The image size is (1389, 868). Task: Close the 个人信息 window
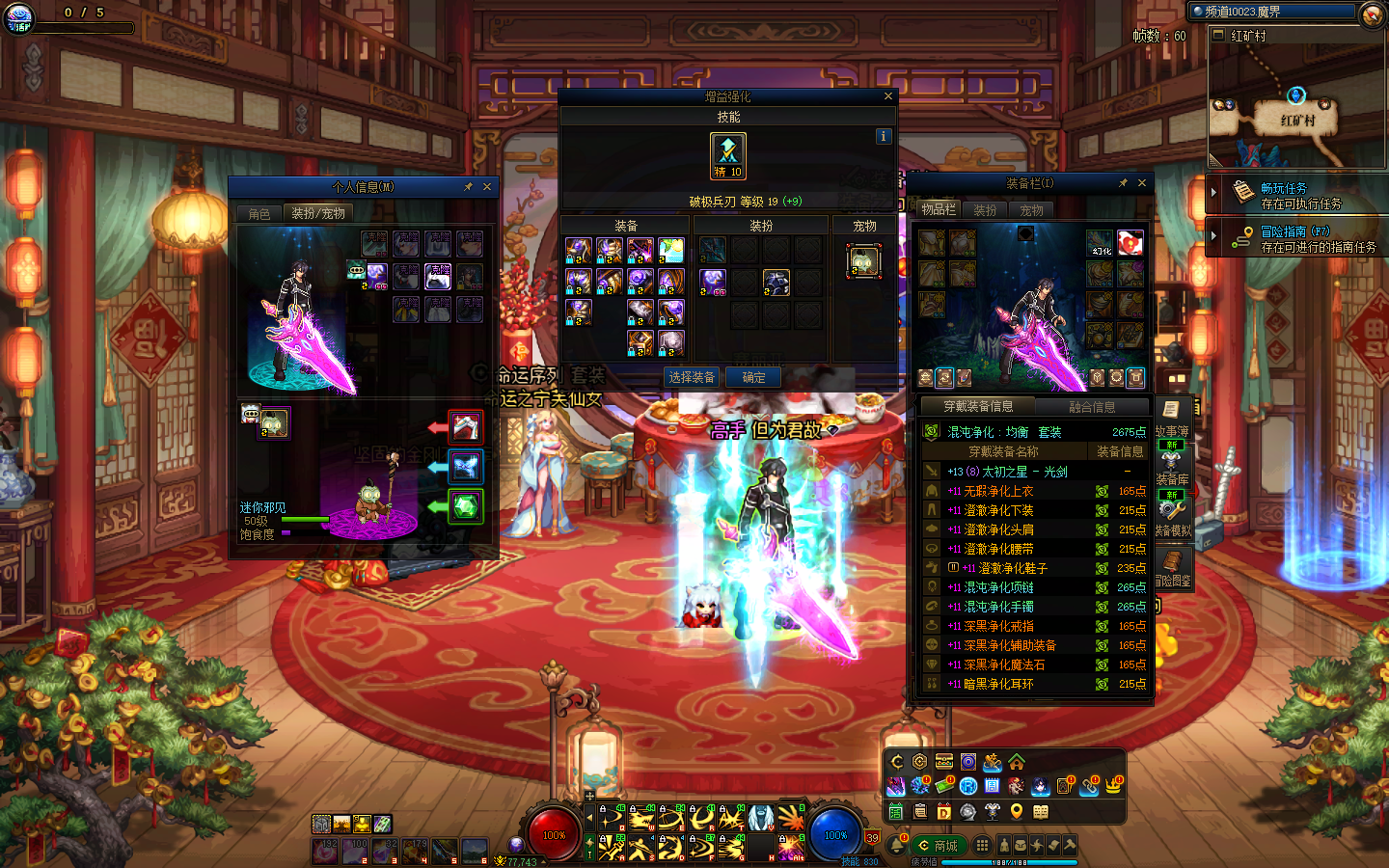click(487, 187)
